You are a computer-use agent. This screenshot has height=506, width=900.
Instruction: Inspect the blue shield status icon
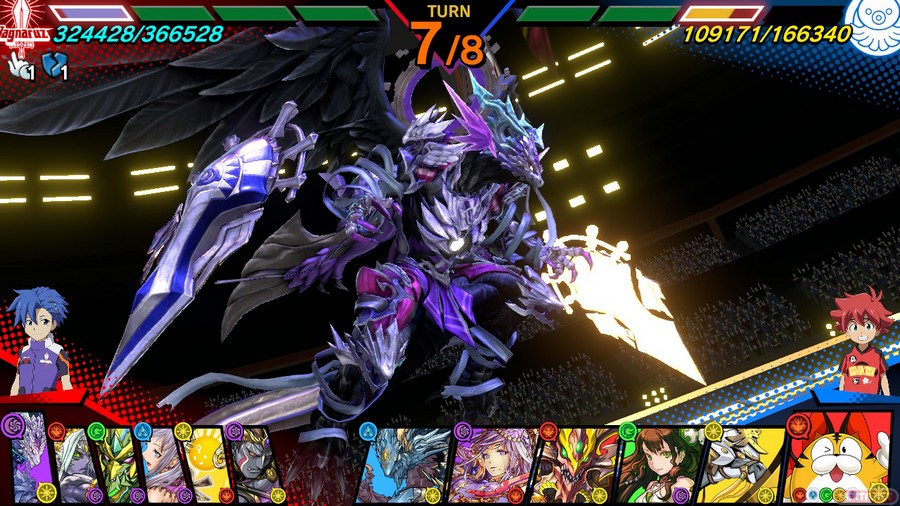point(57,65)
